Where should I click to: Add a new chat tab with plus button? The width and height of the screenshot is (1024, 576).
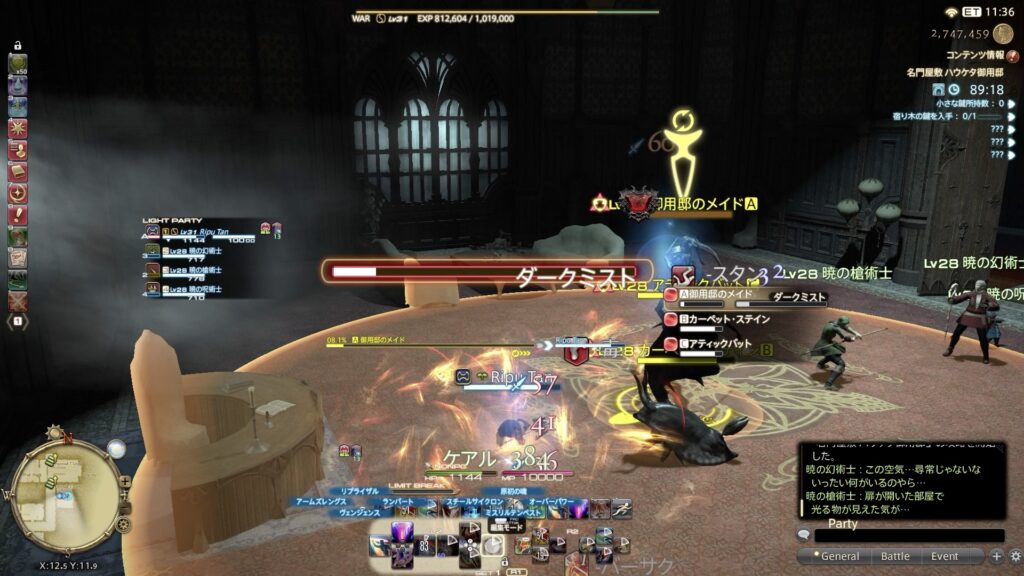click(x=996, y=556)
